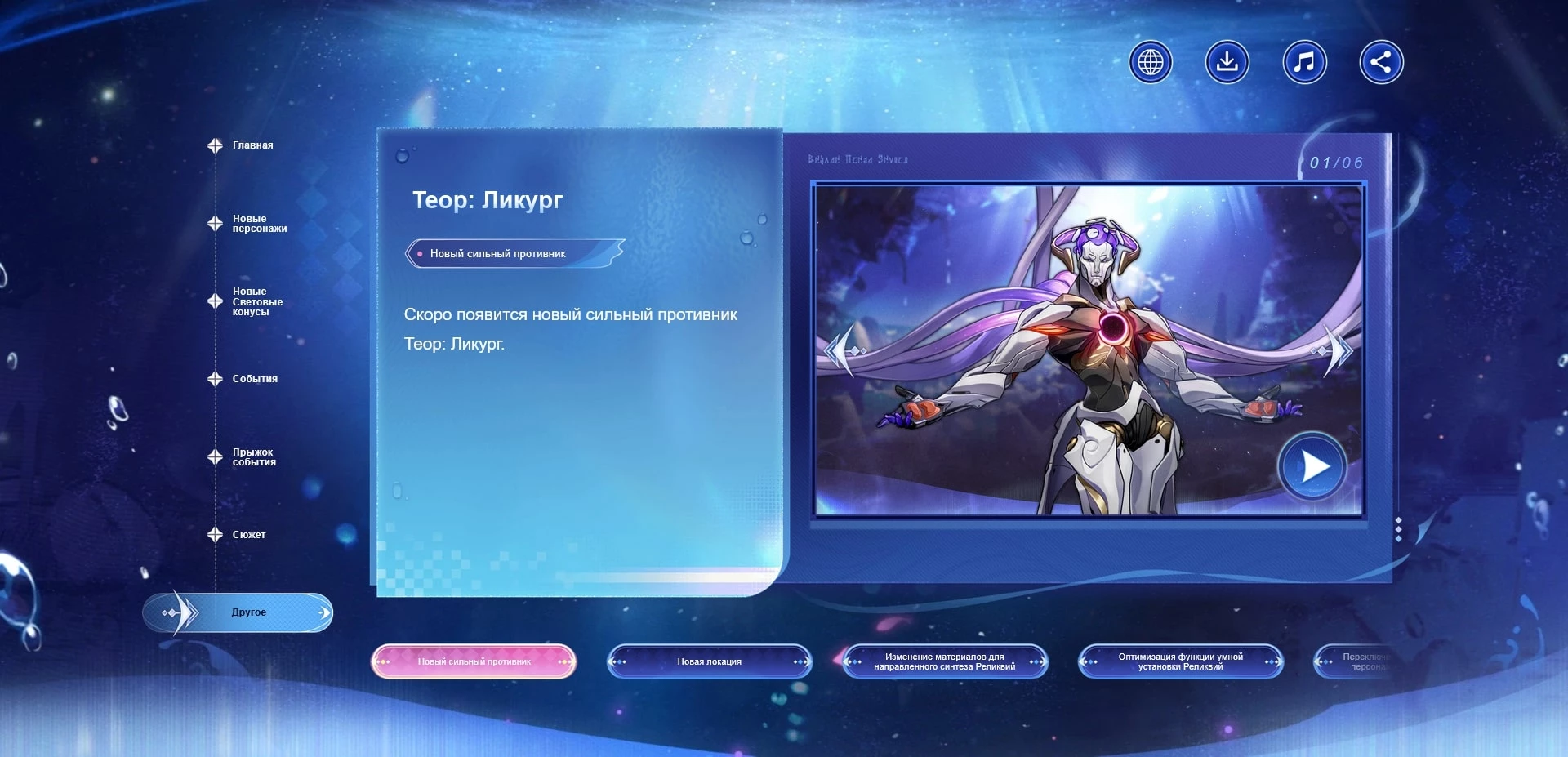Switch to the Новая локация tab
The width and height of the screenshot is (1568, 757).
[709, 661]
